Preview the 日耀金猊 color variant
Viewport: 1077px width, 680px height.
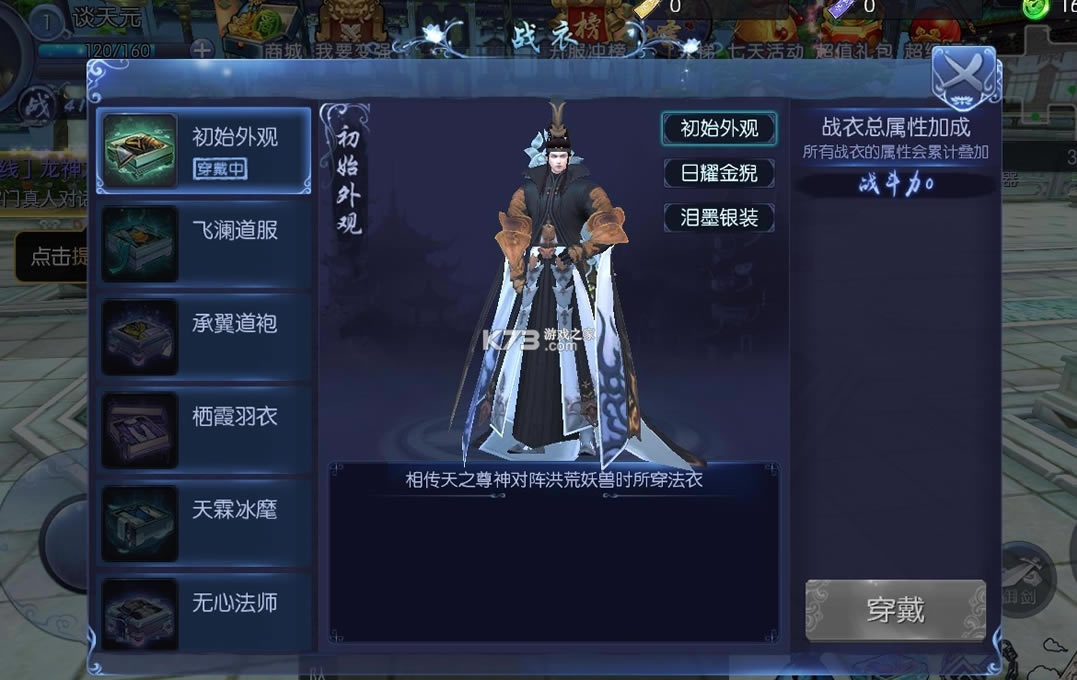(719, 173)
